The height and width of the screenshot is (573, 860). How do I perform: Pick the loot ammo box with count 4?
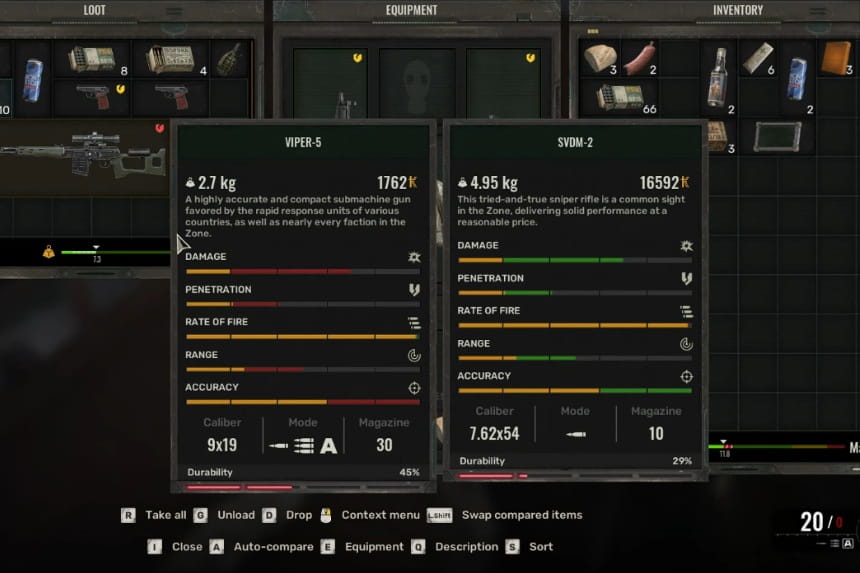(168, 60)
